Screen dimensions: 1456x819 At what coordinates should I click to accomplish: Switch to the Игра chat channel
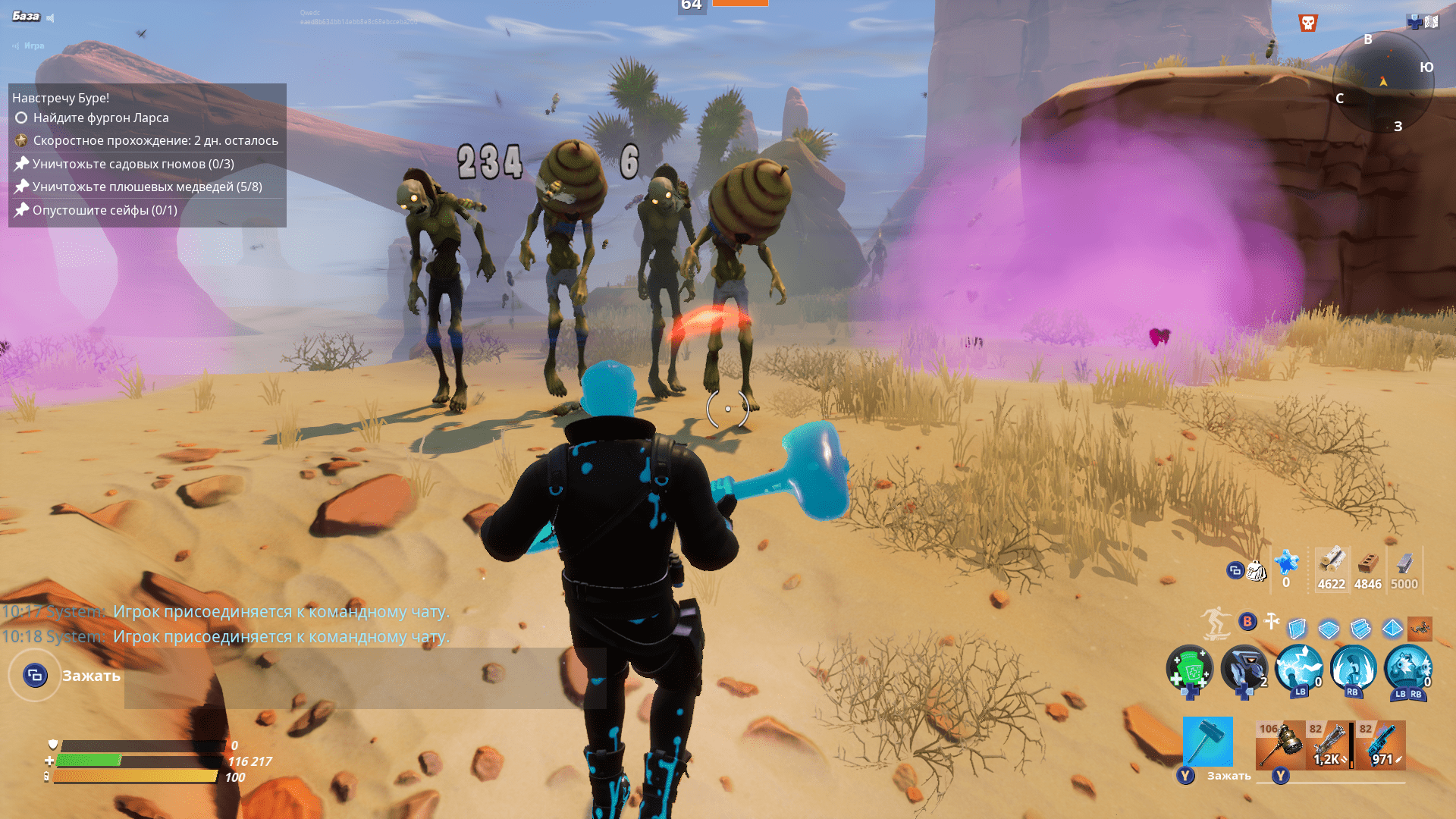pyautogui.click(x=35, y=45)
